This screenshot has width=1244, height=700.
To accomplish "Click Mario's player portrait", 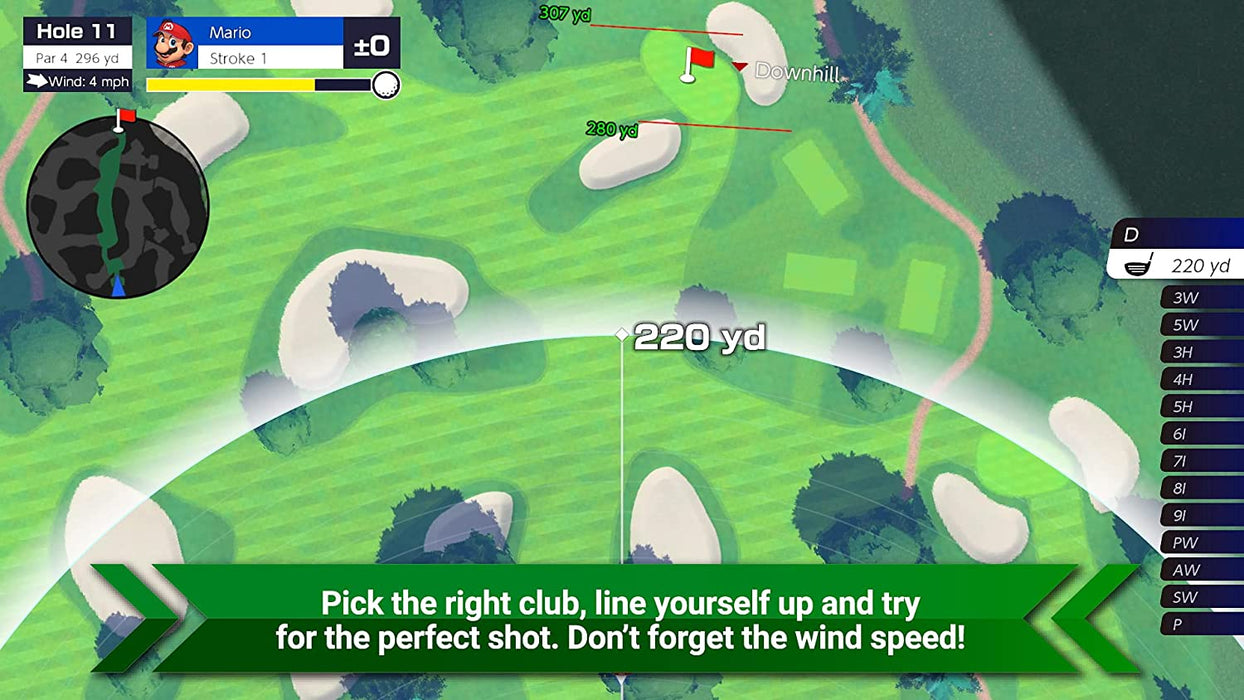I will (173, 44).
